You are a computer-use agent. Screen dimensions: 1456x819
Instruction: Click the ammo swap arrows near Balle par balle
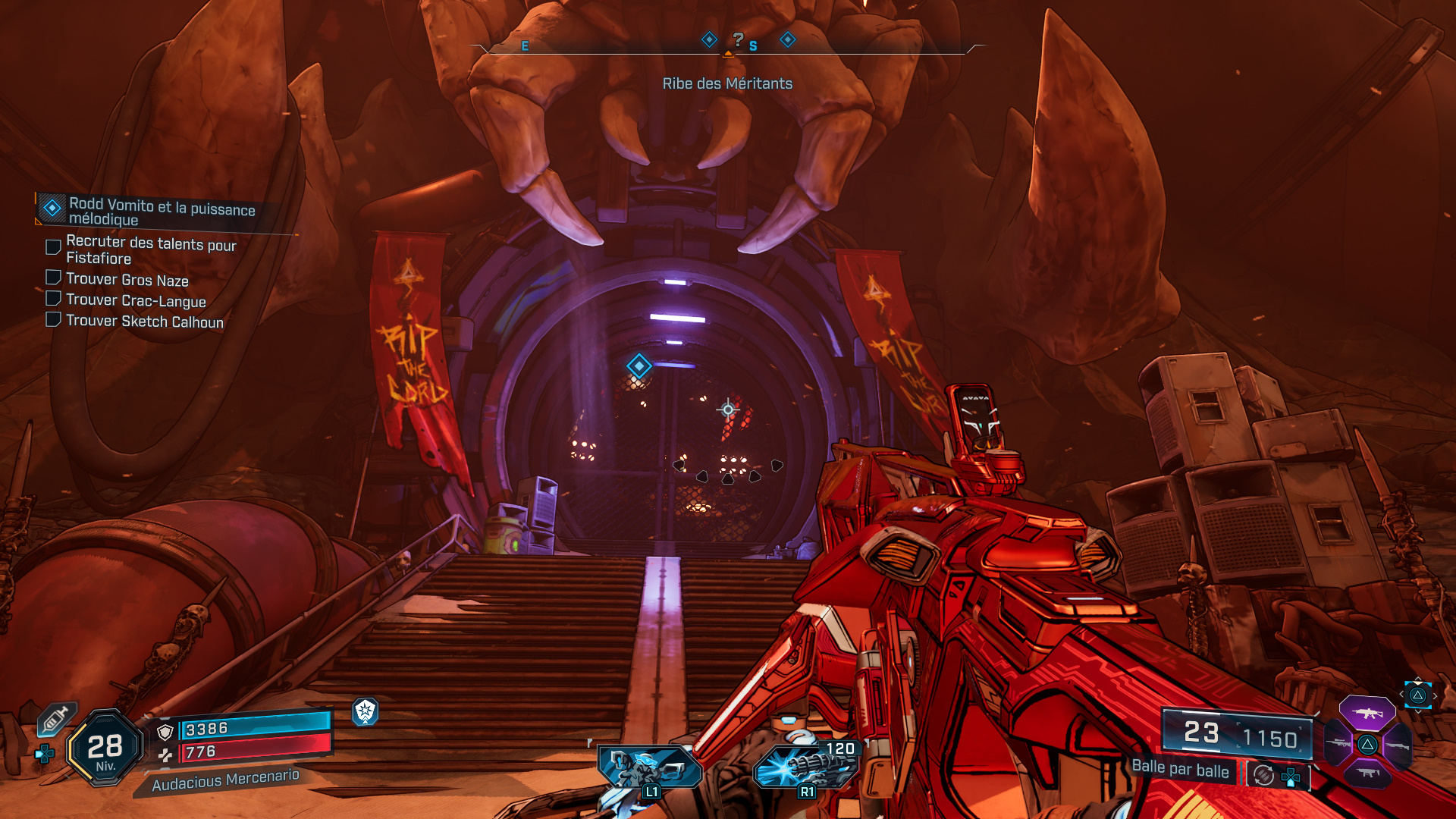(x=1263, y=774)
